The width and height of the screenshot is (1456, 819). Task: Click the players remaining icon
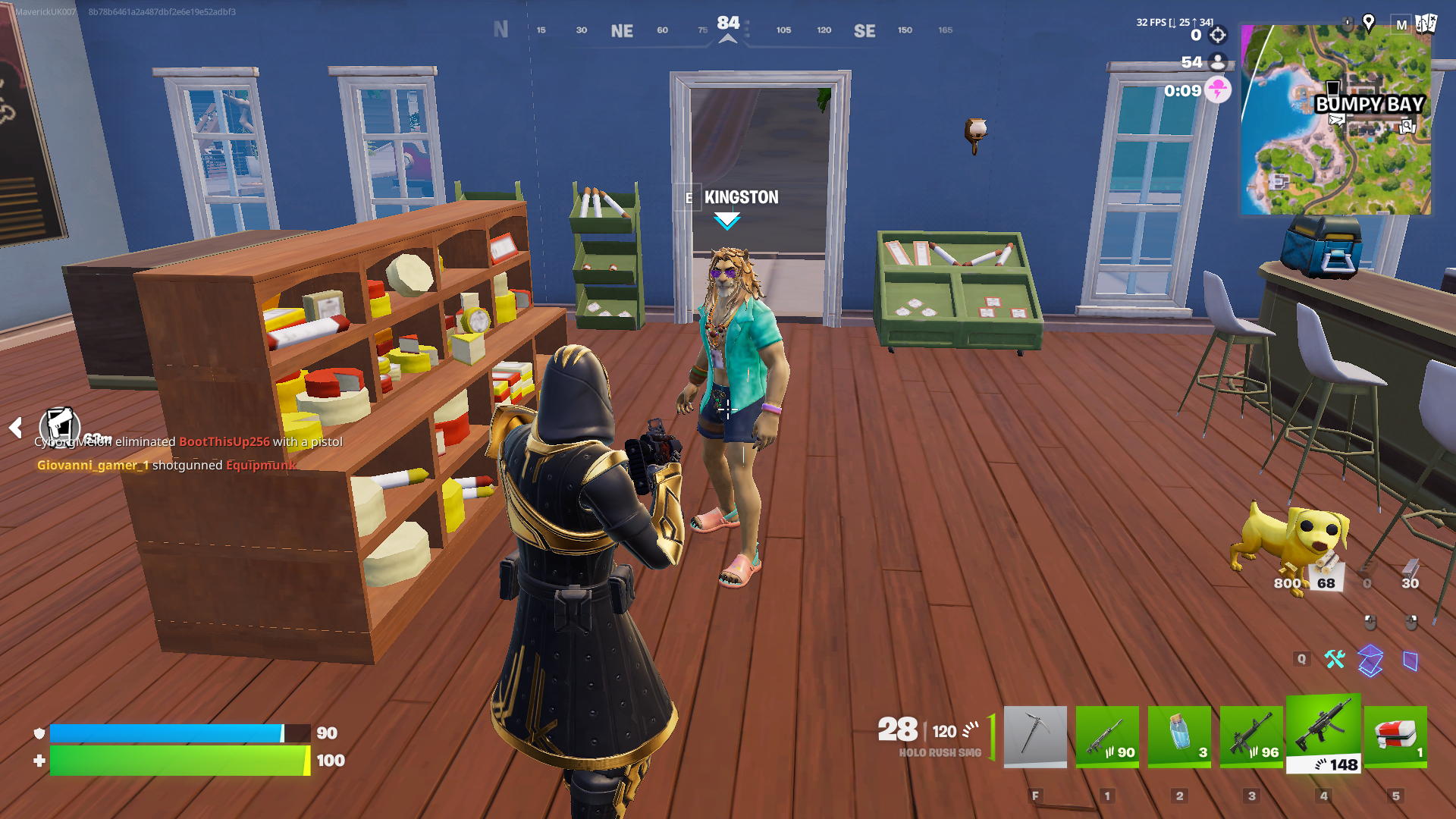click(1218, 62)
